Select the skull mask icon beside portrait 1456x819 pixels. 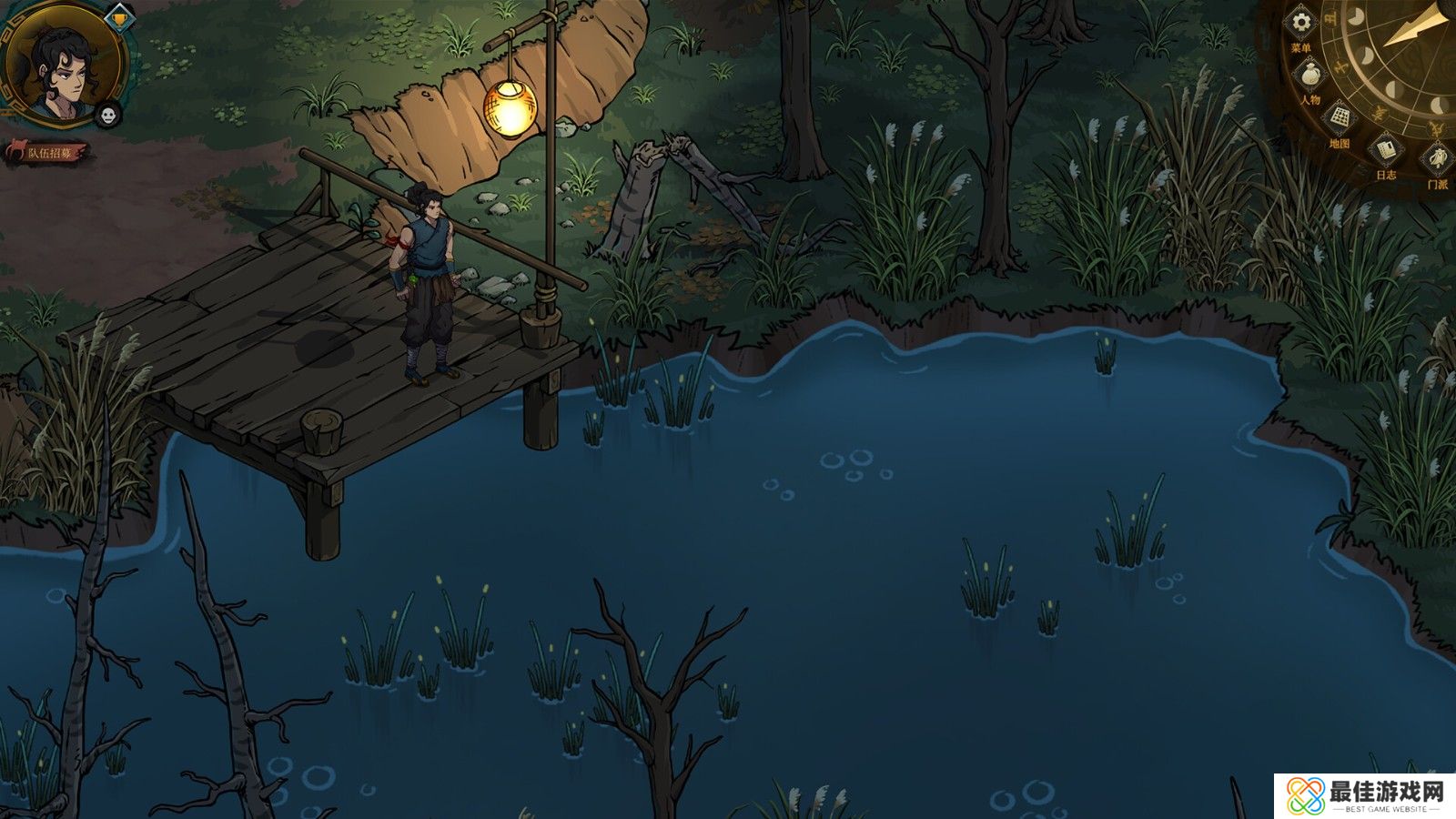(108, 115)
